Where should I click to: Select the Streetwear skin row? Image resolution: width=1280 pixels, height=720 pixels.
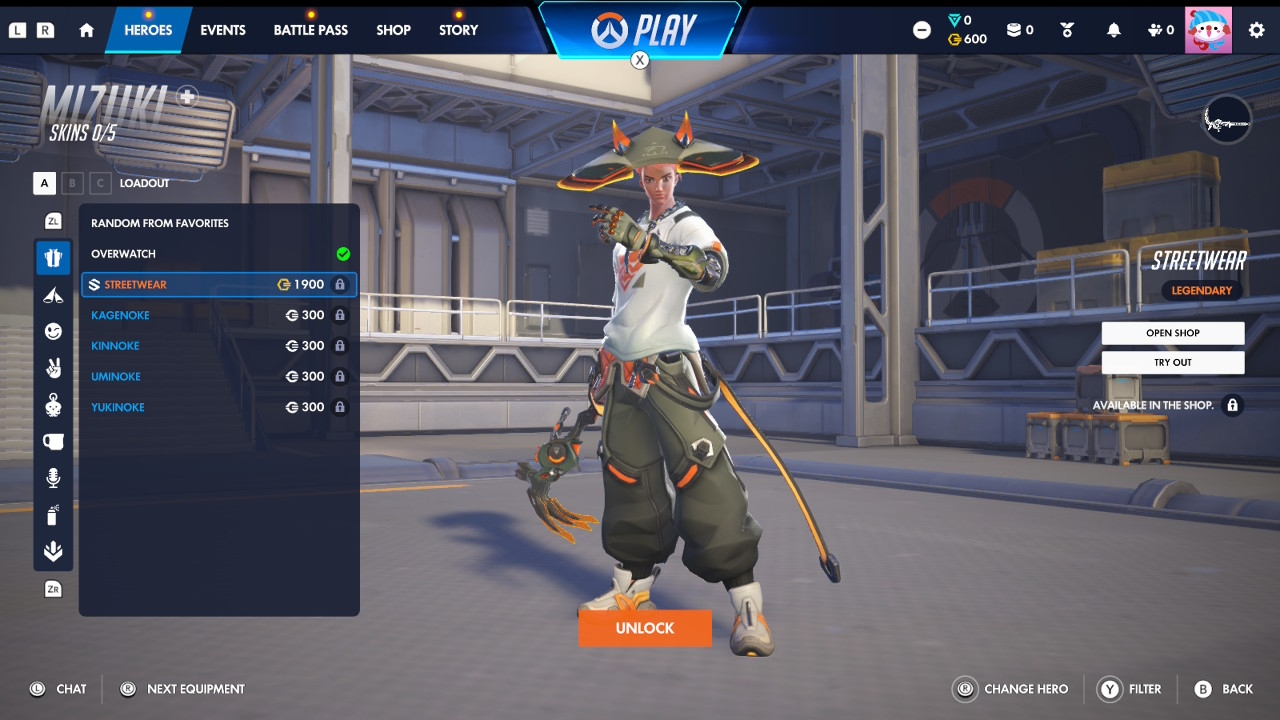tap(218, 285)
